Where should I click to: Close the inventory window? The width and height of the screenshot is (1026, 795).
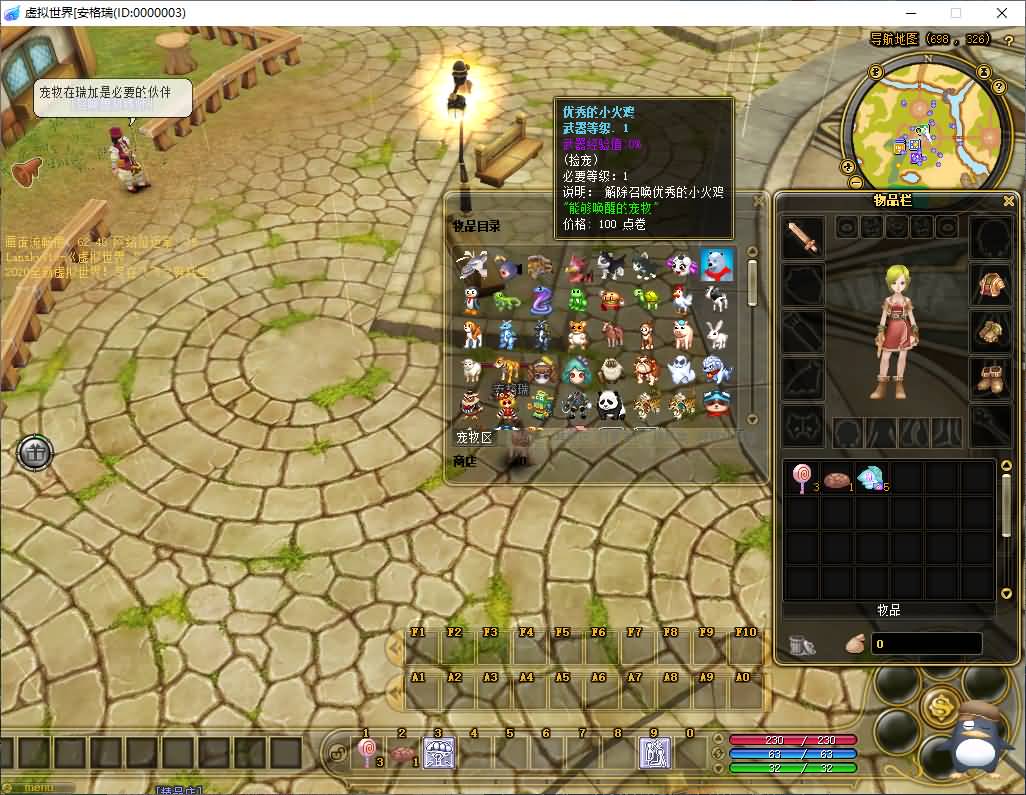(1008, 201)
